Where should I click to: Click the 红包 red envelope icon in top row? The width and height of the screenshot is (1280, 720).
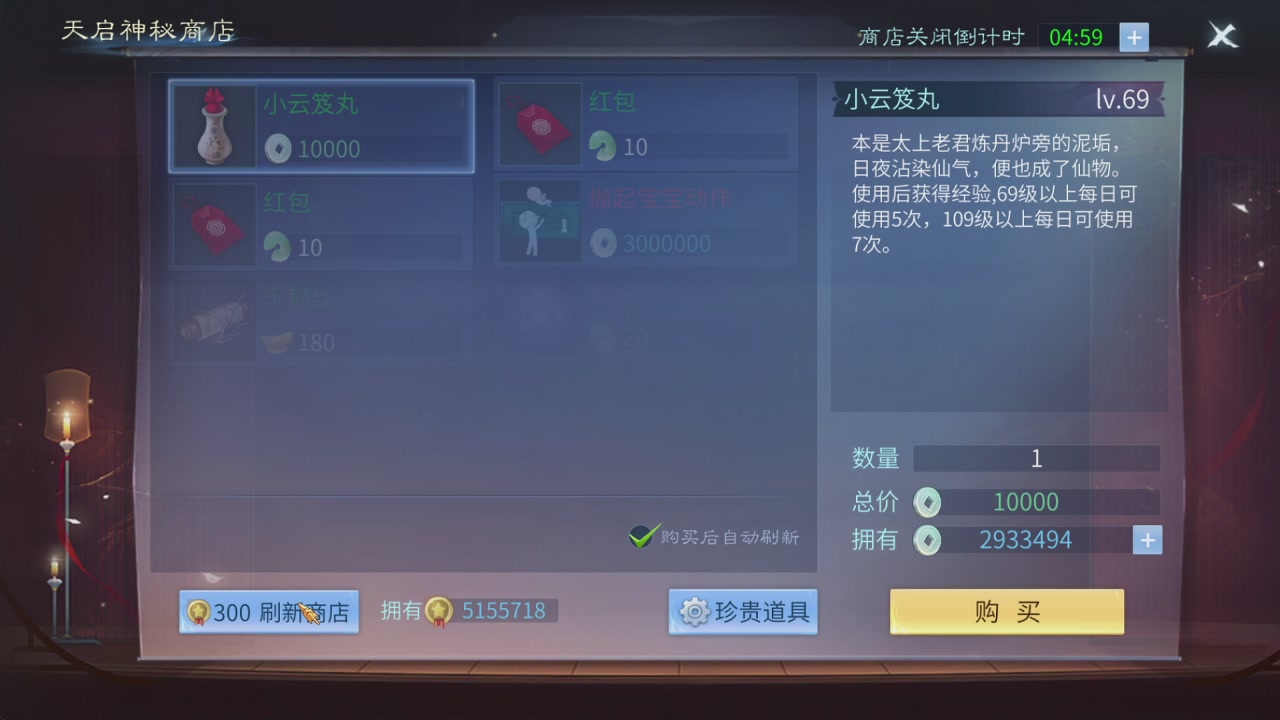tap(540, 124)
